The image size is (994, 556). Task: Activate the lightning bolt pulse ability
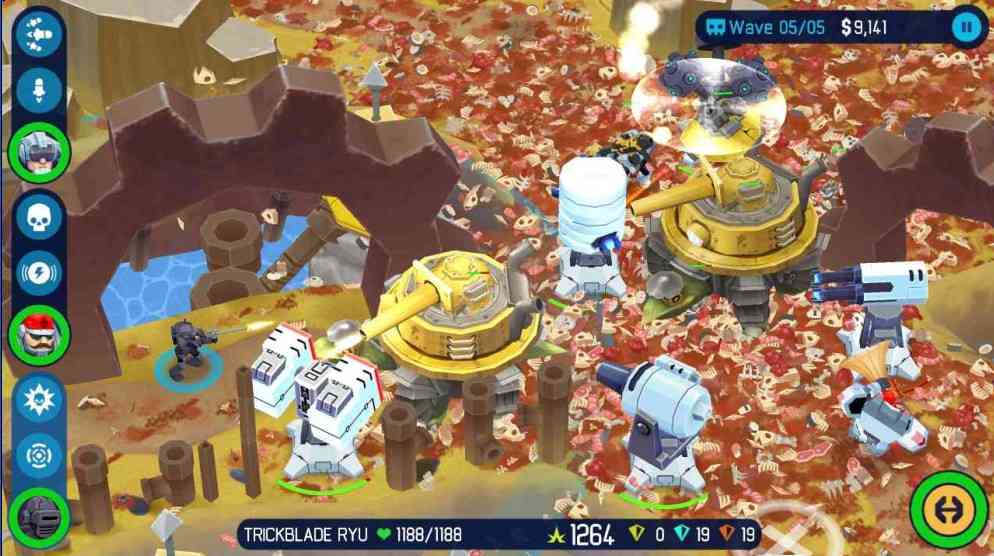[40, 273]
